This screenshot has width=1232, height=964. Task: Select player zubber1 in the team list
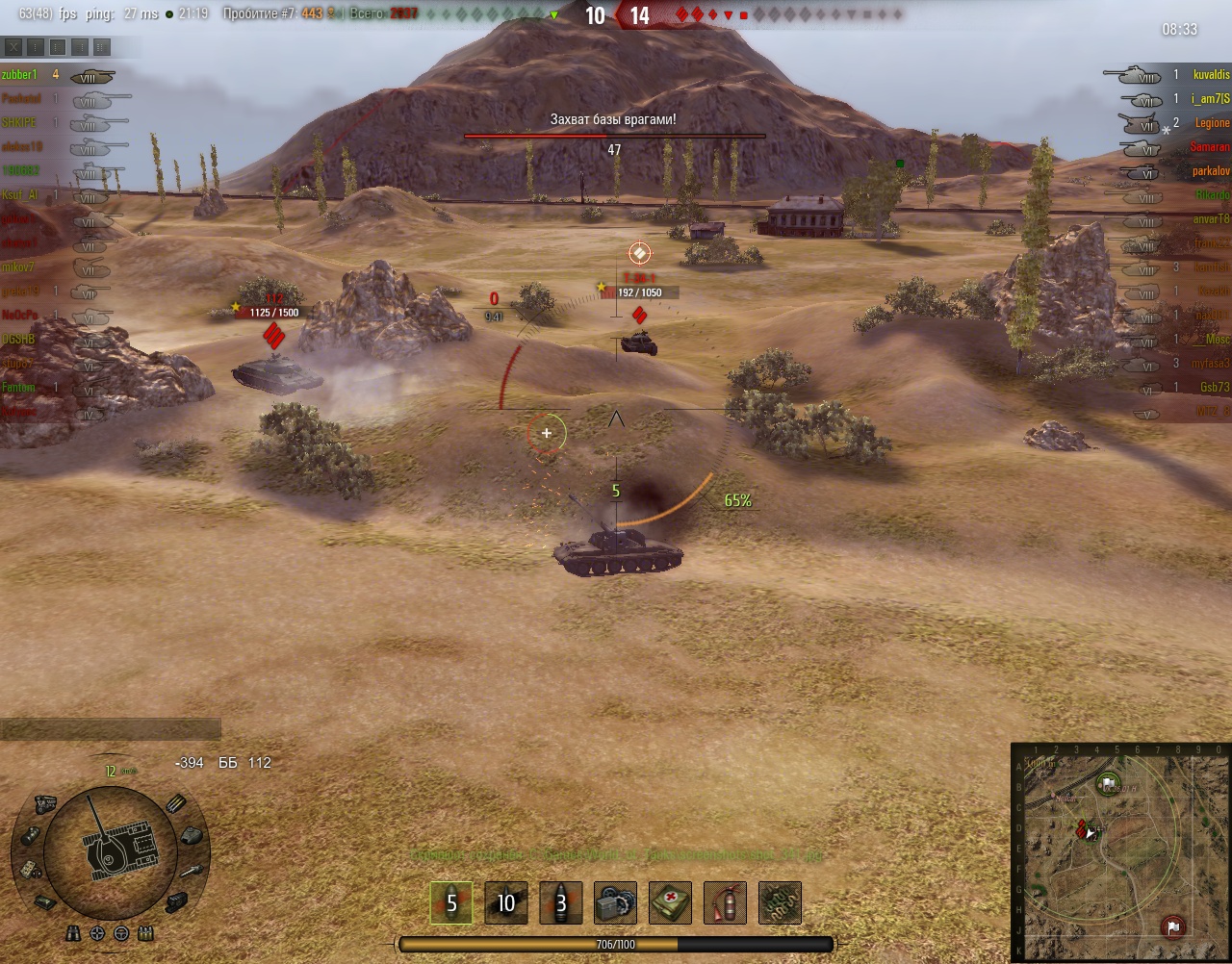click(21, 75)
